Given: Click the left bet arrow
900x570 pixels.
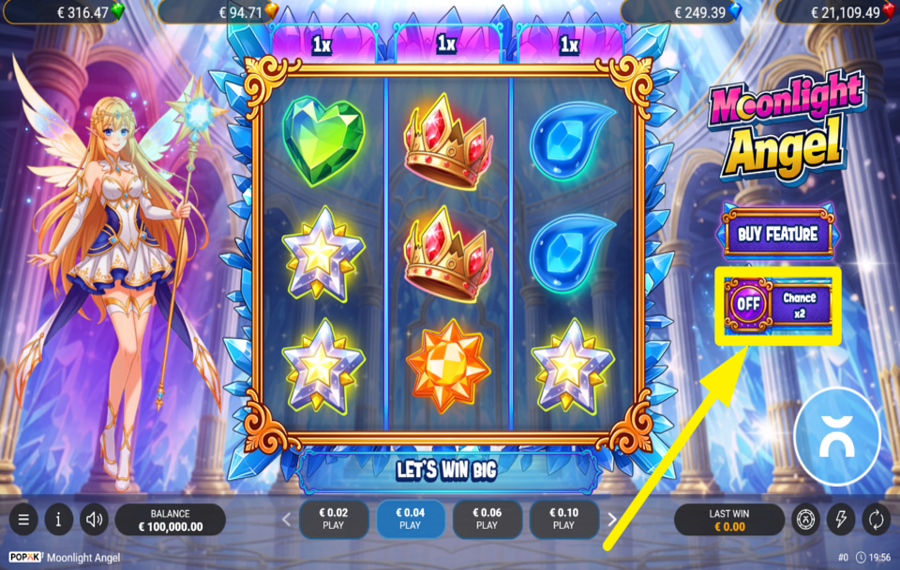Looking at the screenshot, I should coord(287,520).
